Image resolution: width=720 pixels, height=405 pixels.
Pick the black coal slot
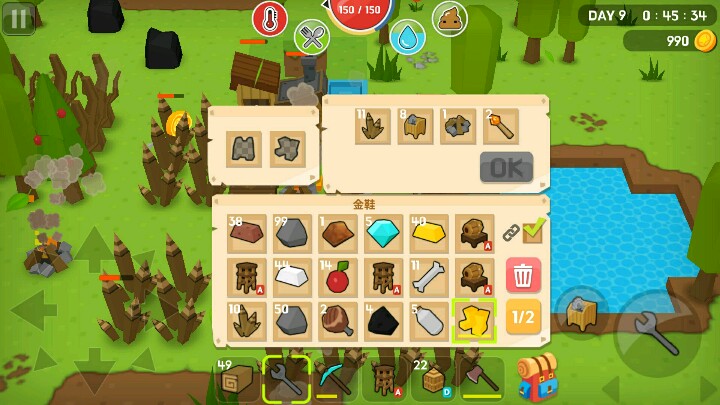click(x=383, y=320)
